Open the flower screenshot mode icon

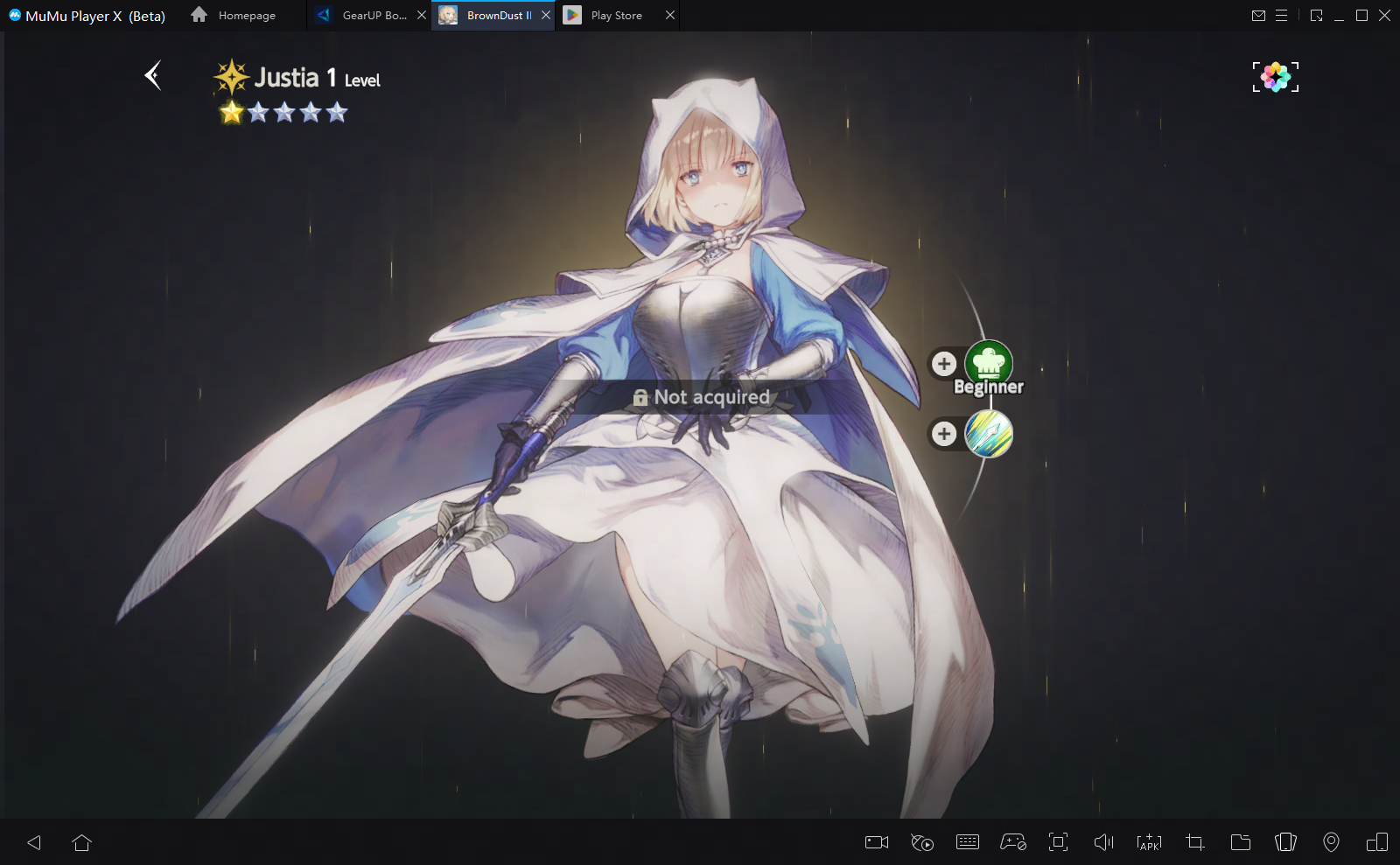click(x=1275, y=77)
